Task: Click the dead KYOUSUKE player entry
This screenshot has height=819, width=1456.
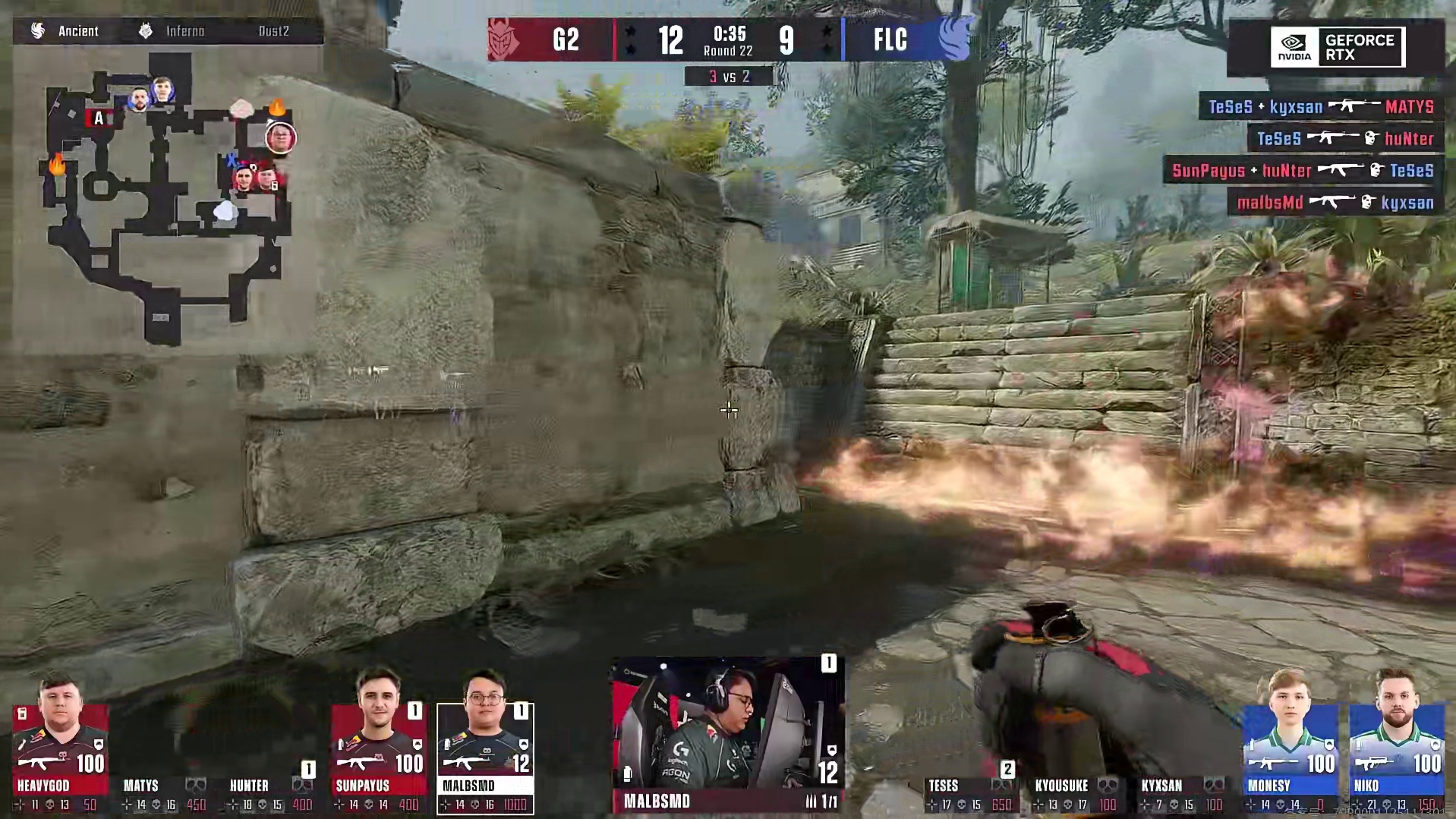Action: pyautogui.click(x=1076, y=793)
